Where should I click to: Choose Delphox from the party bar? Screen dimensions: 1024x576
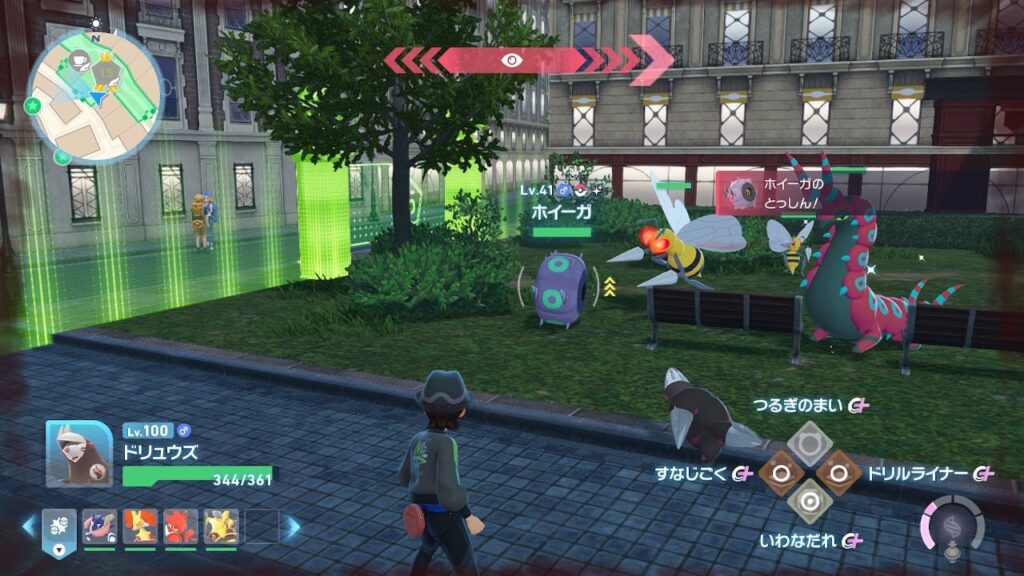coord(138,526)
